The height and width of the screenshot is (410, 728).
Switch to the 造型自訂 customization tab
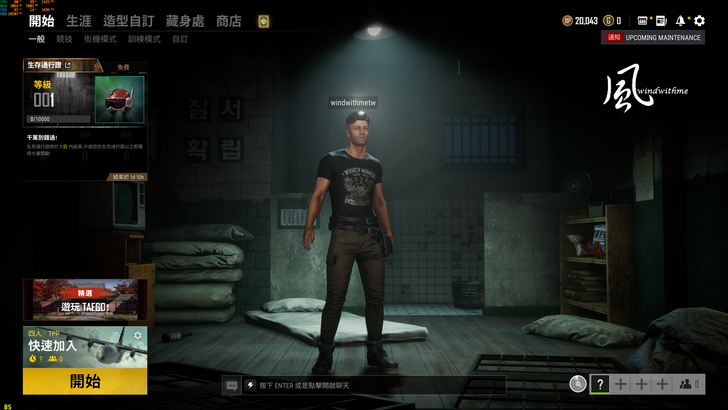tap(127, 21)
